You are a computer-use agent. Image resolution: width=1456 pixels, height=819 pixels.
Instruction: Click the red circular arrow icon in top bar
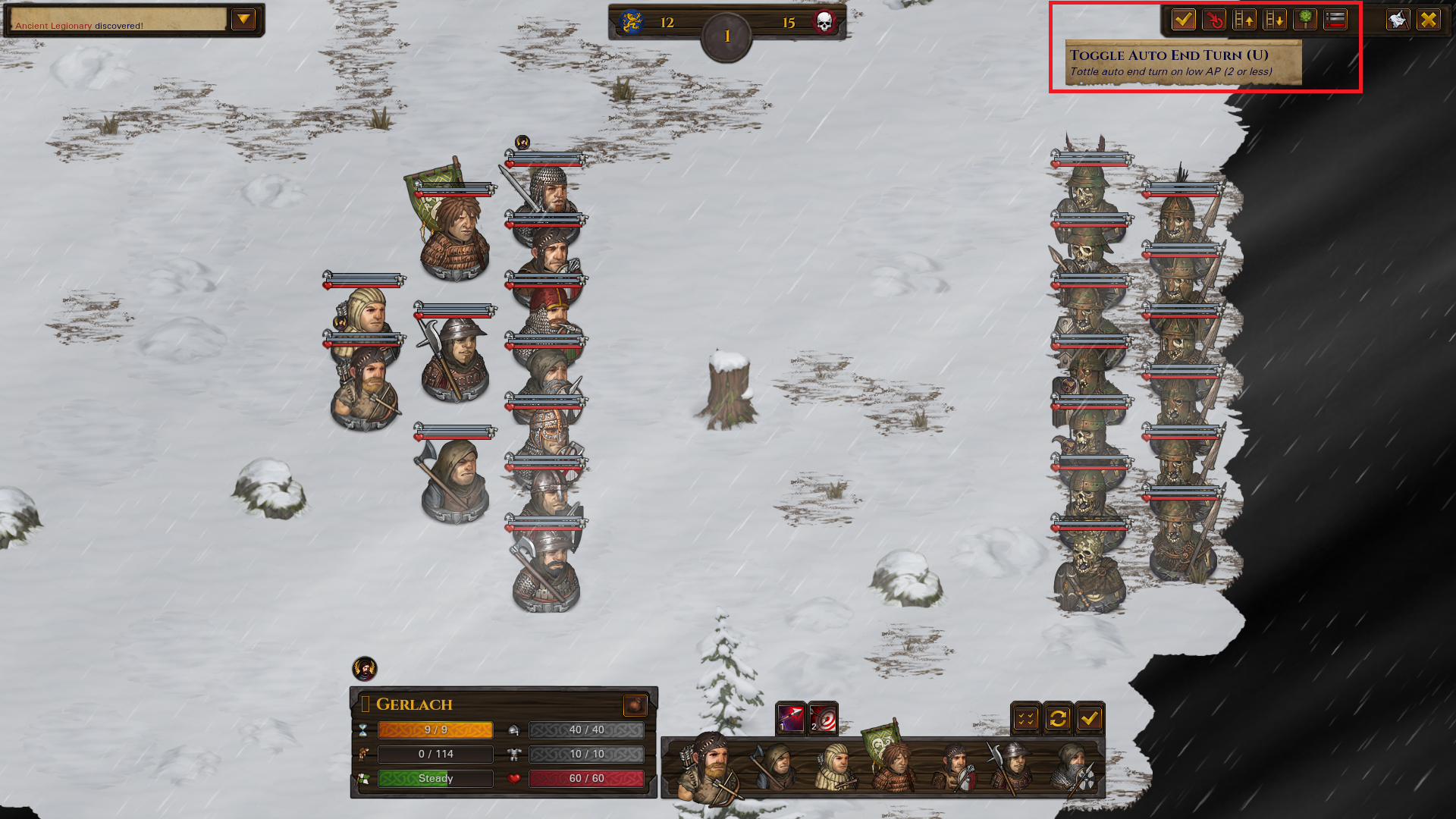1214,20
